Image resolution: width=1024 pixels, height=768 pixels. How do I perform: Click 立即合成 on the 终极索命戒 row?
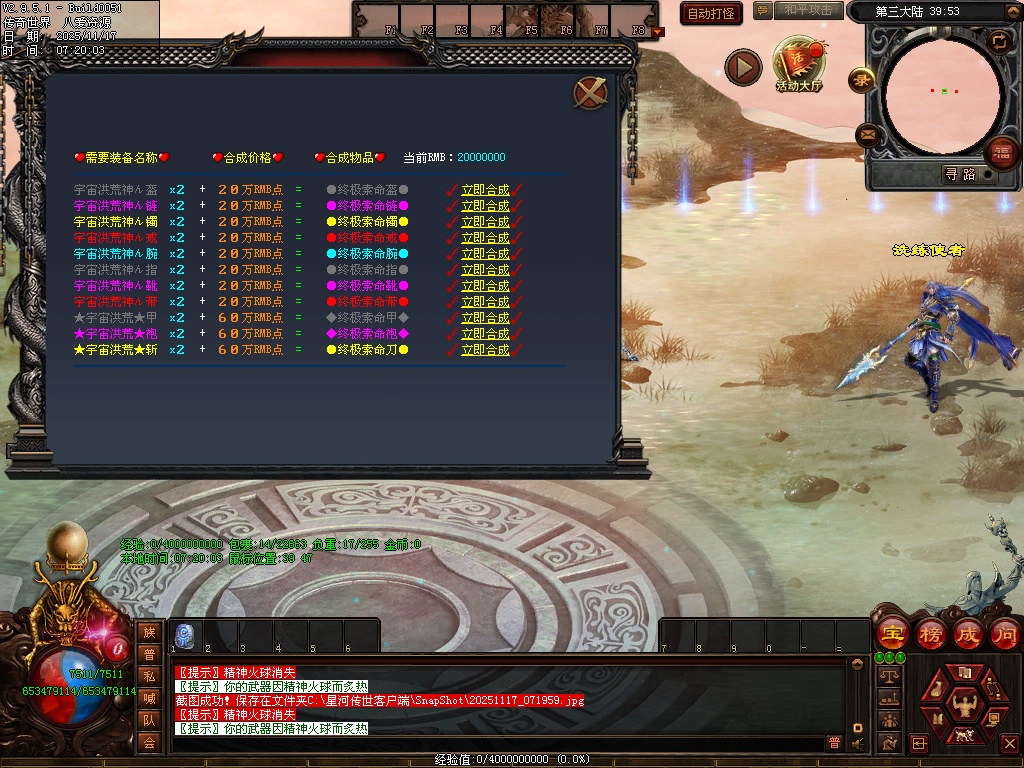coord(485,238)
